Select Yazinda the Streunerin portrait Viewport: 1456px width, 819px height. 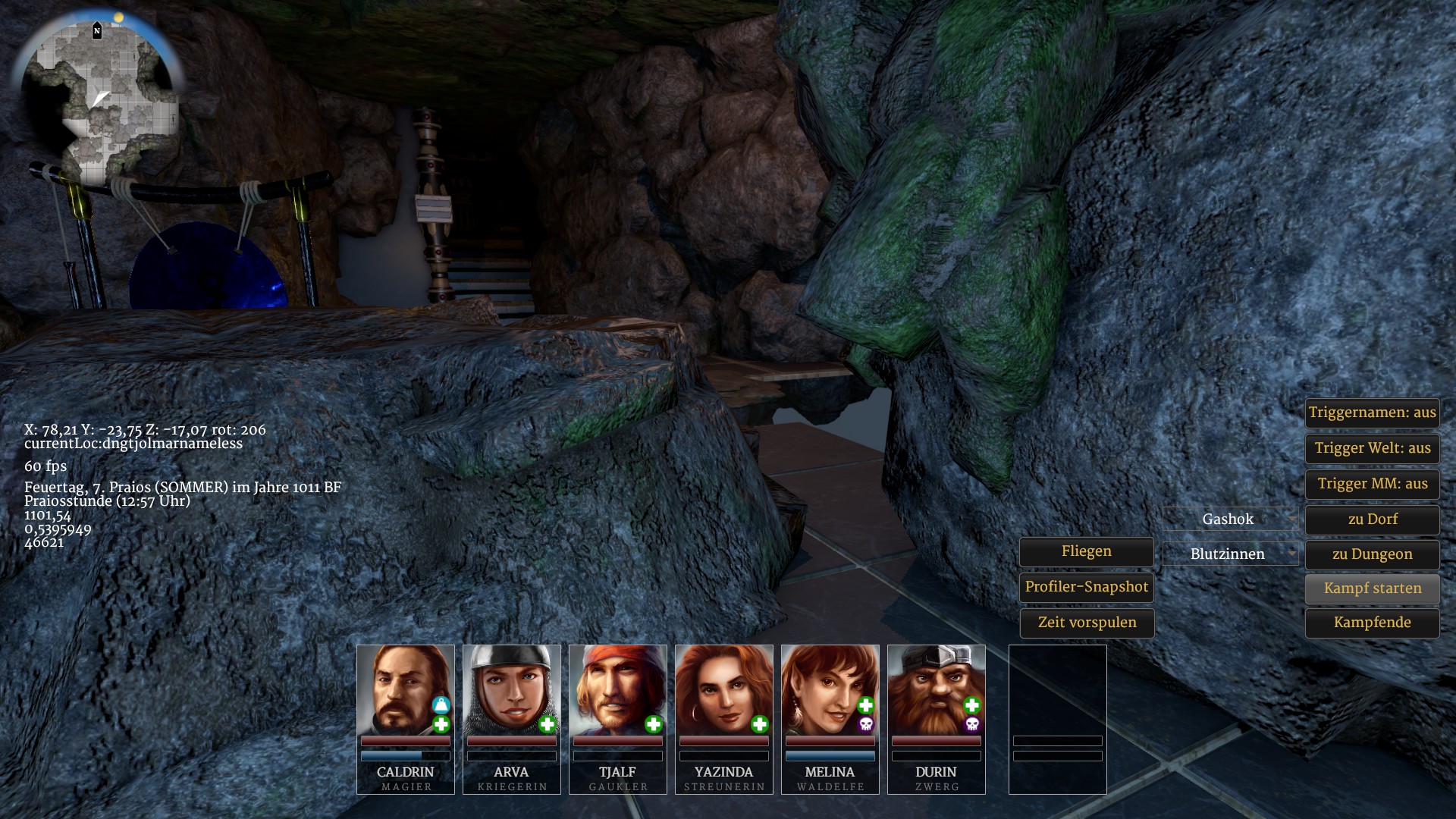pyautogui.click(x=723, y=689)
